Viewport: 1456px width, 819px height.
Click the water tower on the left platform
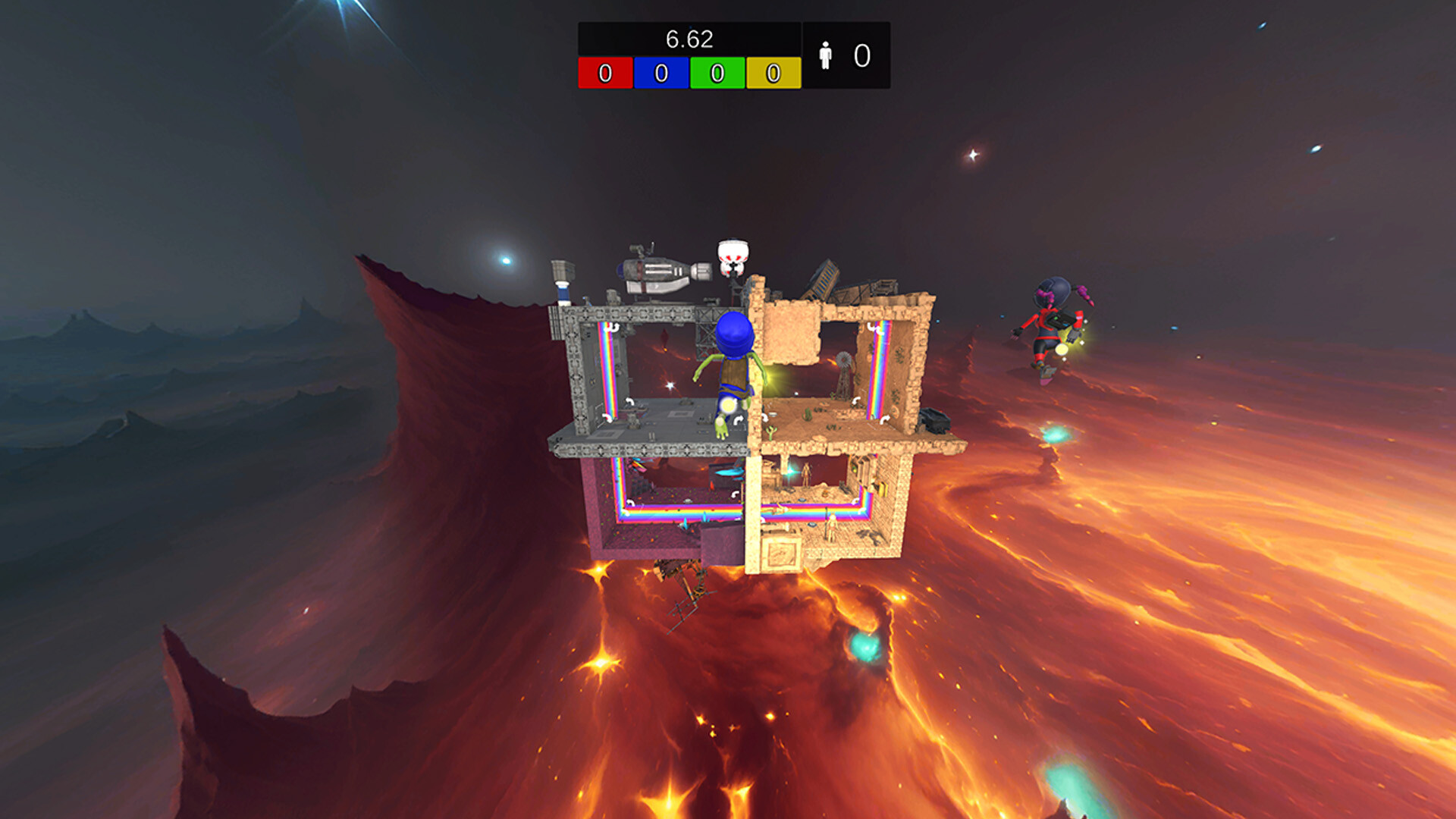(x=563, y=277)
